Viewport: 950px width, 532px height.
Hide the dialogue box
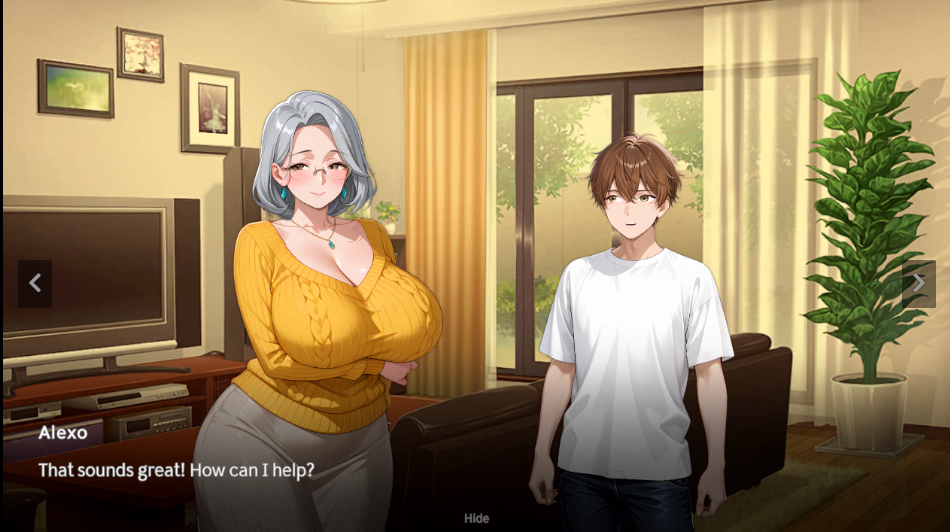[476, 518]
